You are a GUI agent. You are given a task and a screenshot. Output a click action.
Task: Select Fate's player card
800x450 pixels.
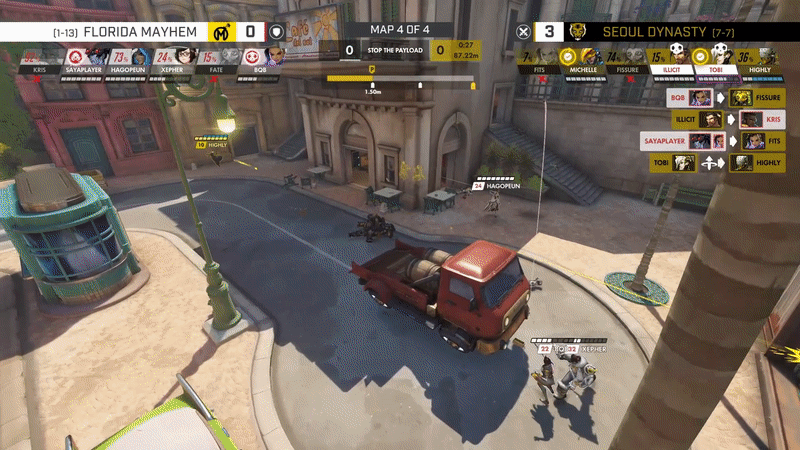(x=217, y=58)
